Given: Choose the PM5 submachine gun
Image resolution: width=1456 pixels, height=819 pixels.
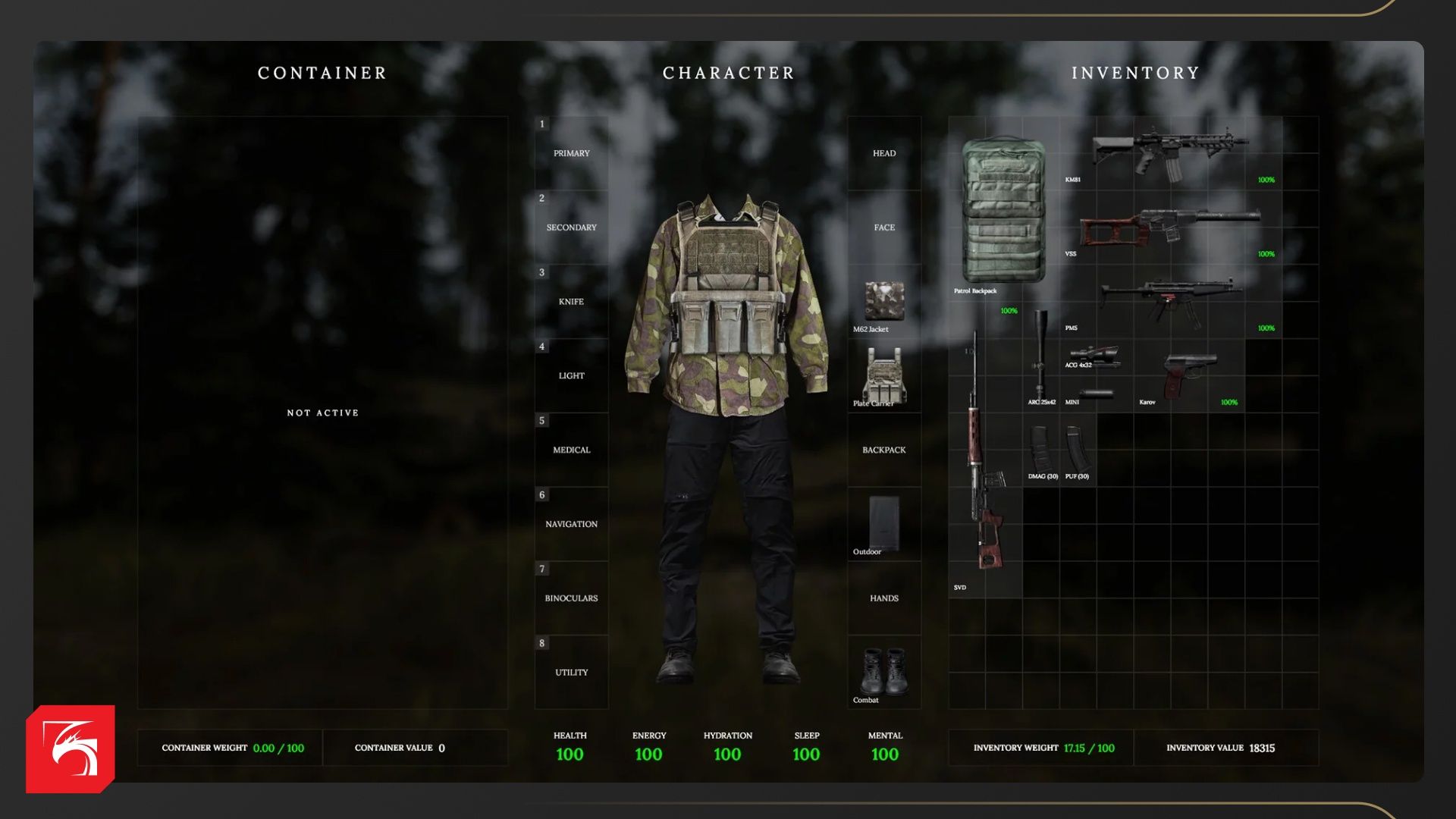Looking at the screenshot, I should pos(1169,300).
